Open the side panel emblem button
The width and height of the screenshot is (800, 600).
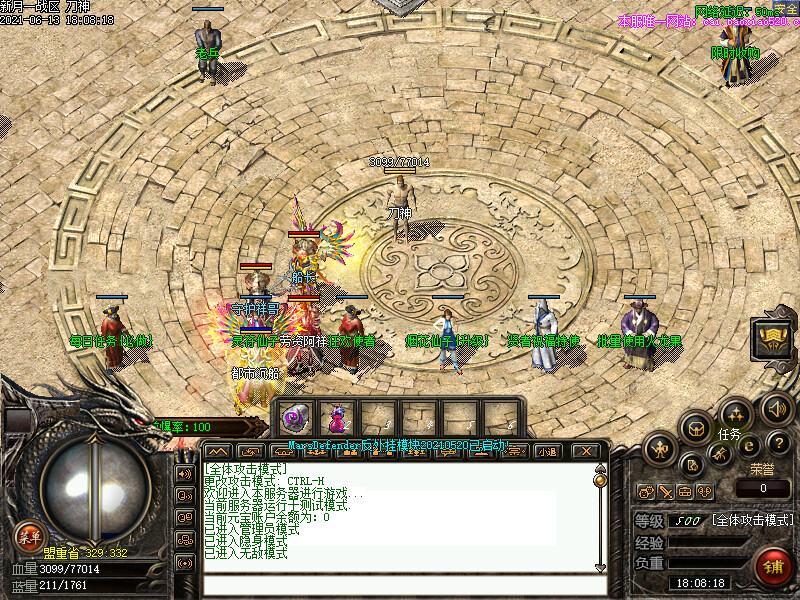(x=771, y=336)
